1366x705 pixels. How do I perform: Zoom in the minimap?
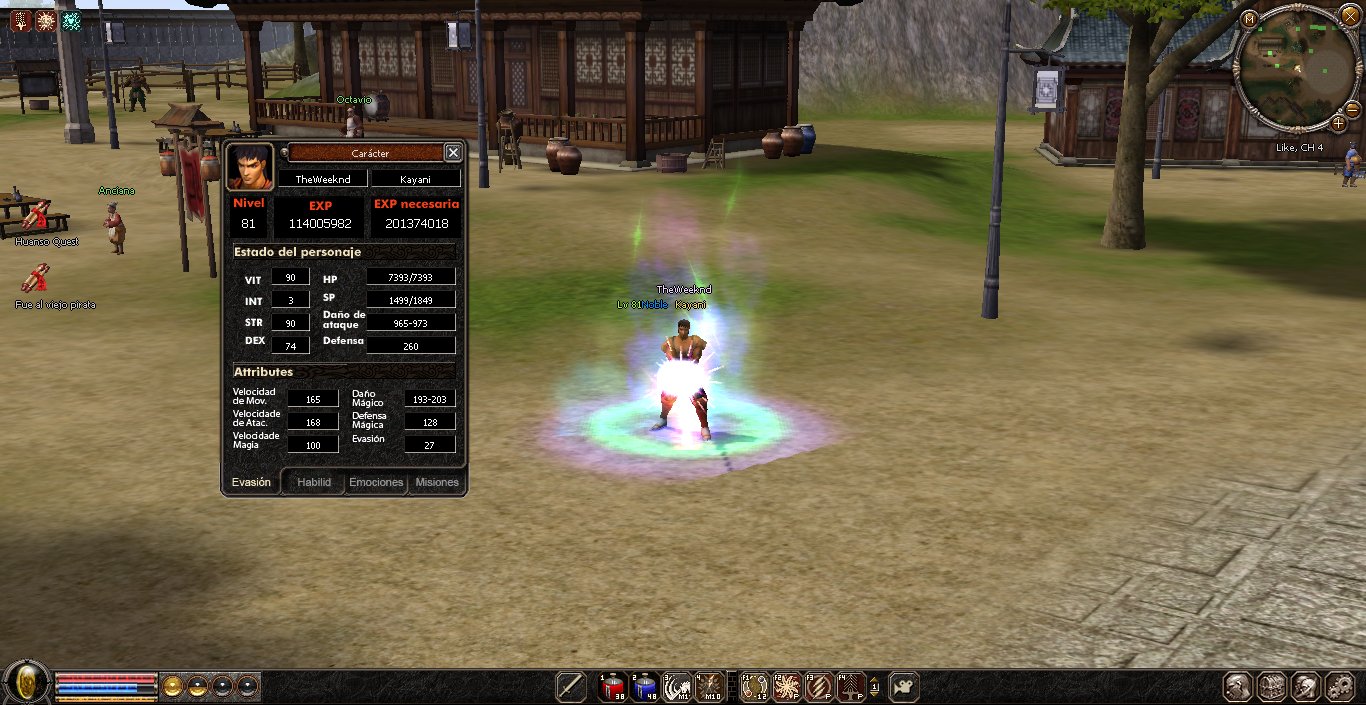pyautogui.click(x=1338, y=123)
